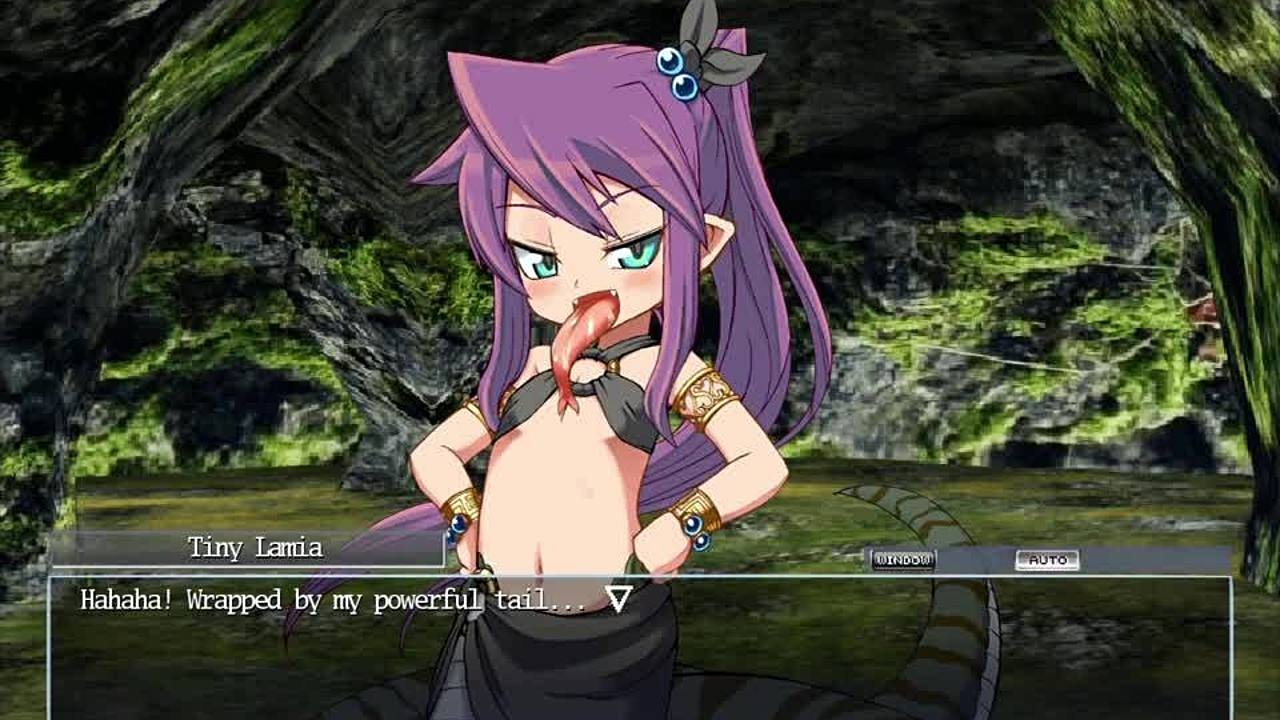Click the WINDOW button
Screen dimensions: 1280x720
[x=902, y=560]
